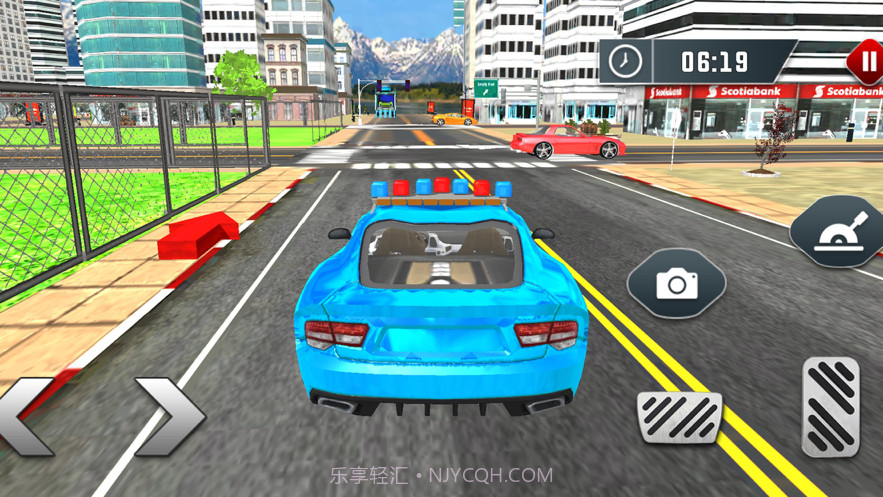
Task: Switch camera view with camera button
Action: click(x=676, y=285)
